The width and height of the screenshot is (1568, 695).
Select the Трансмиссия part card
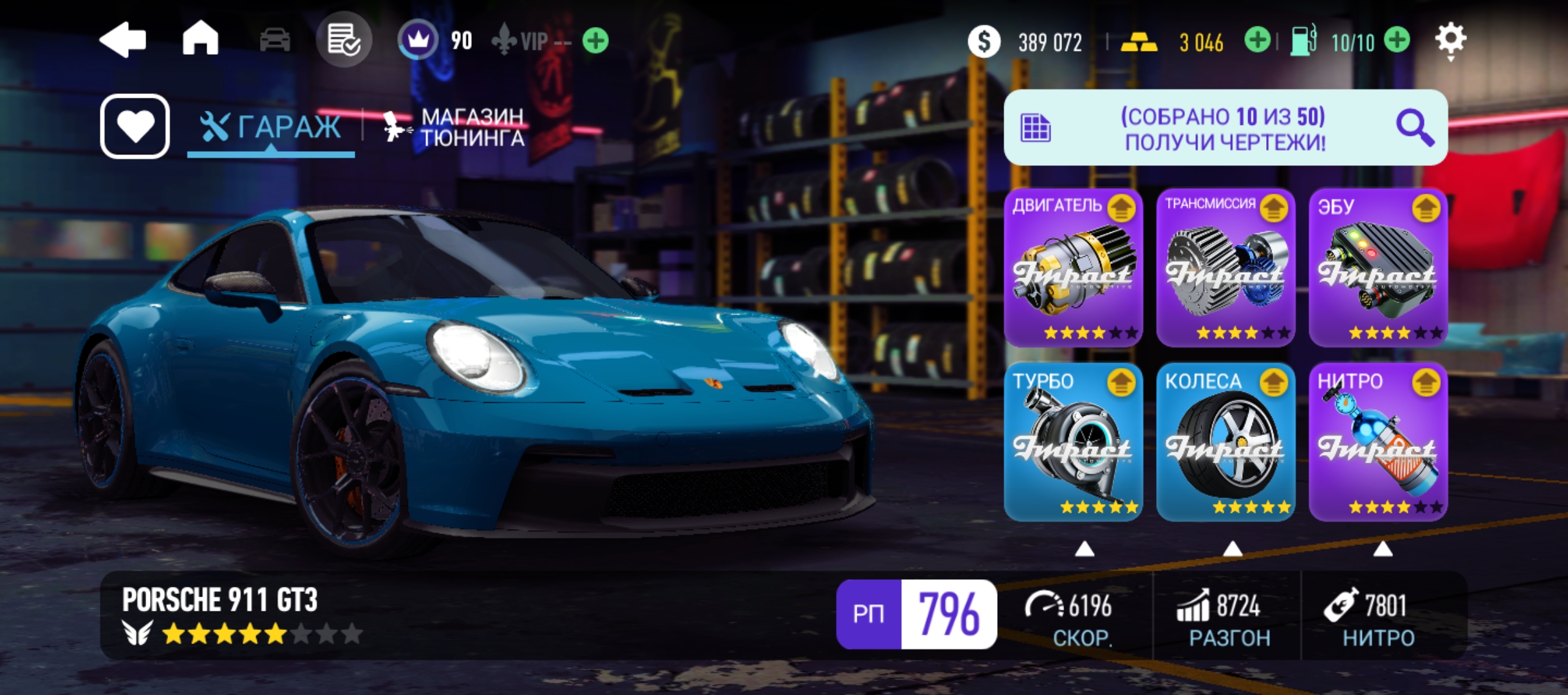(1226, 268)
